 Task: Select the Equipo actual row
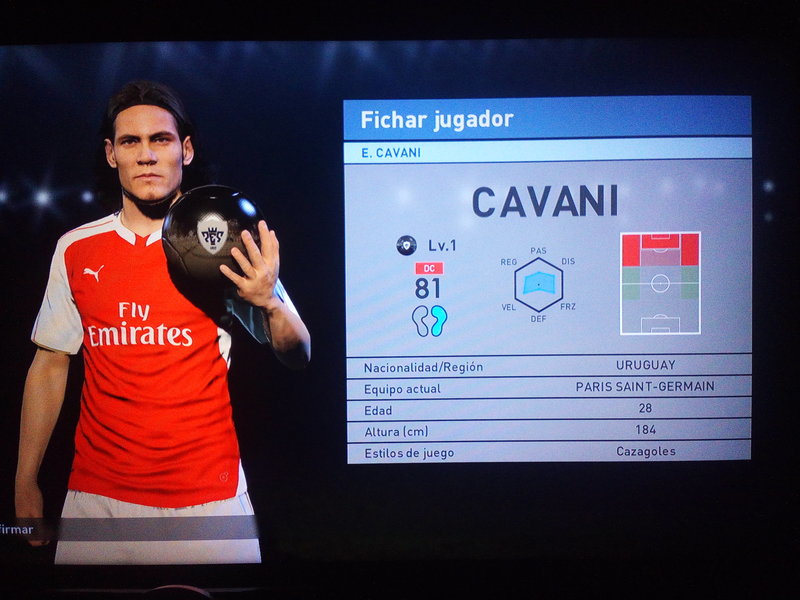(x=548, y=388)
